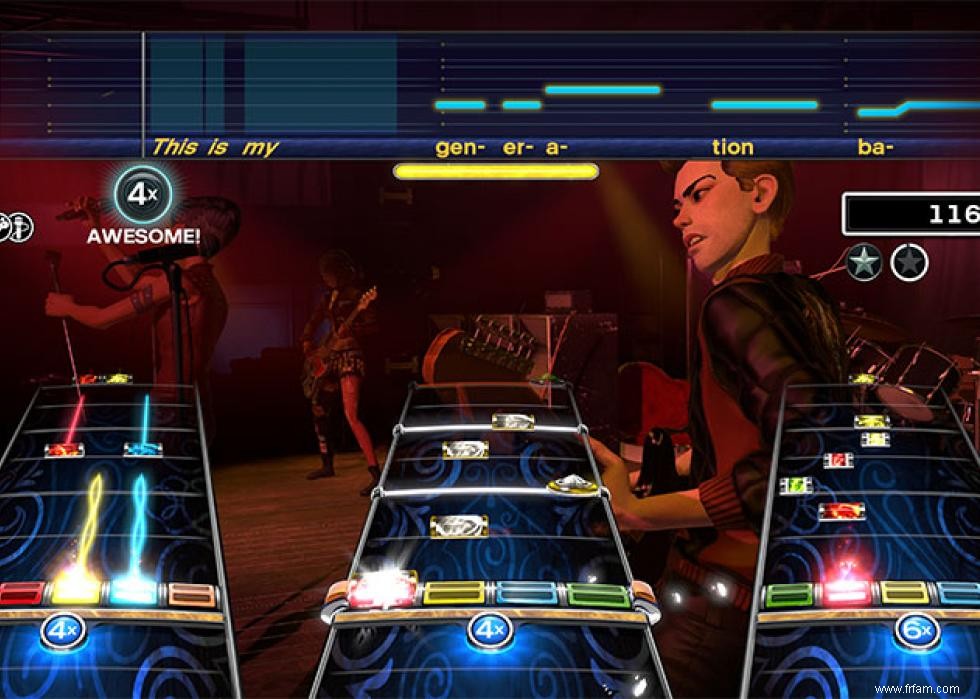Image resolution: width=980 pixels, height=699 pixels.
Task: Click the lit teal star beside the score
Action: [863, 263]
